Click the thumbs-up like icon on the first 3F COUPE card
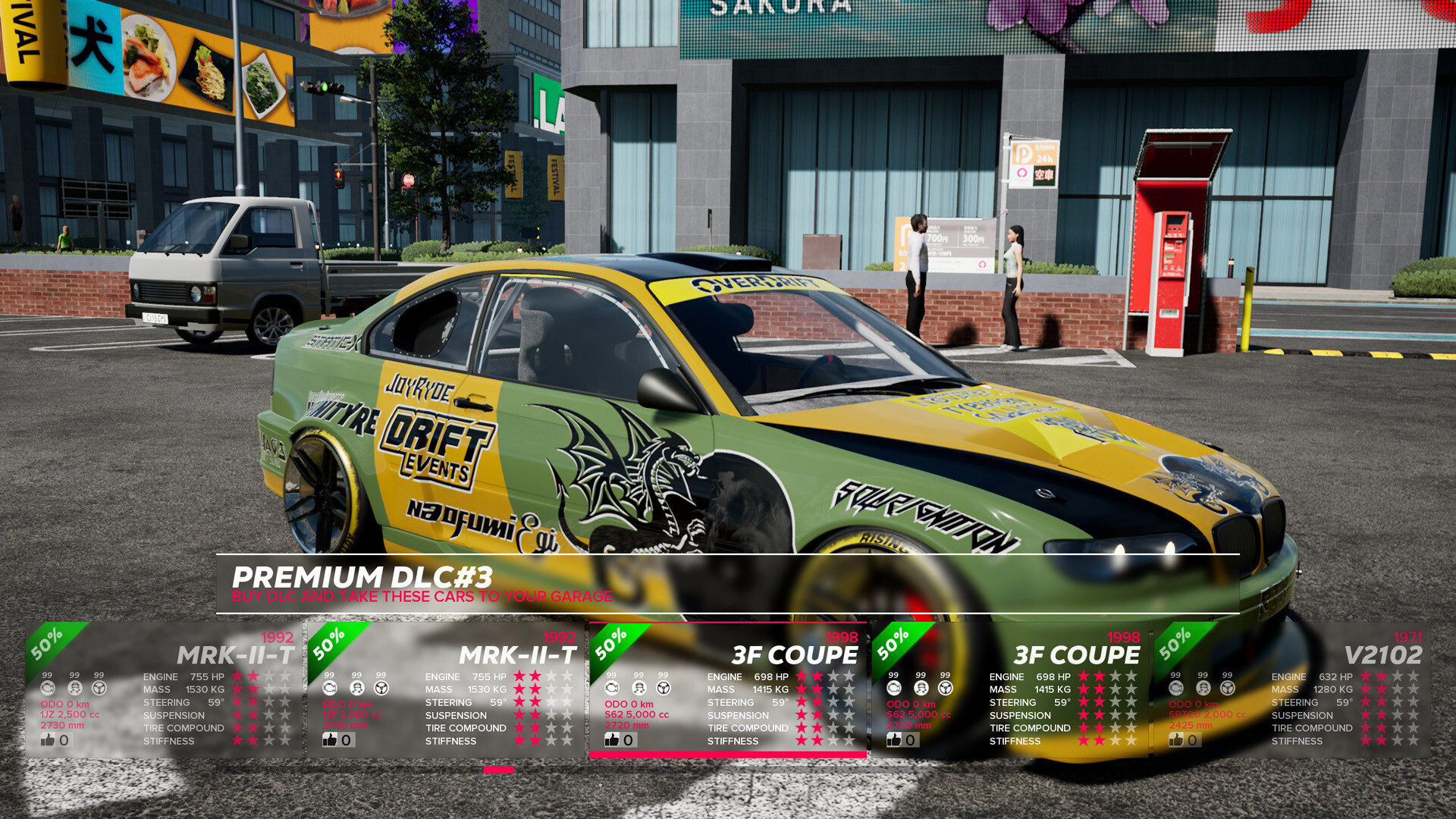 611,739
